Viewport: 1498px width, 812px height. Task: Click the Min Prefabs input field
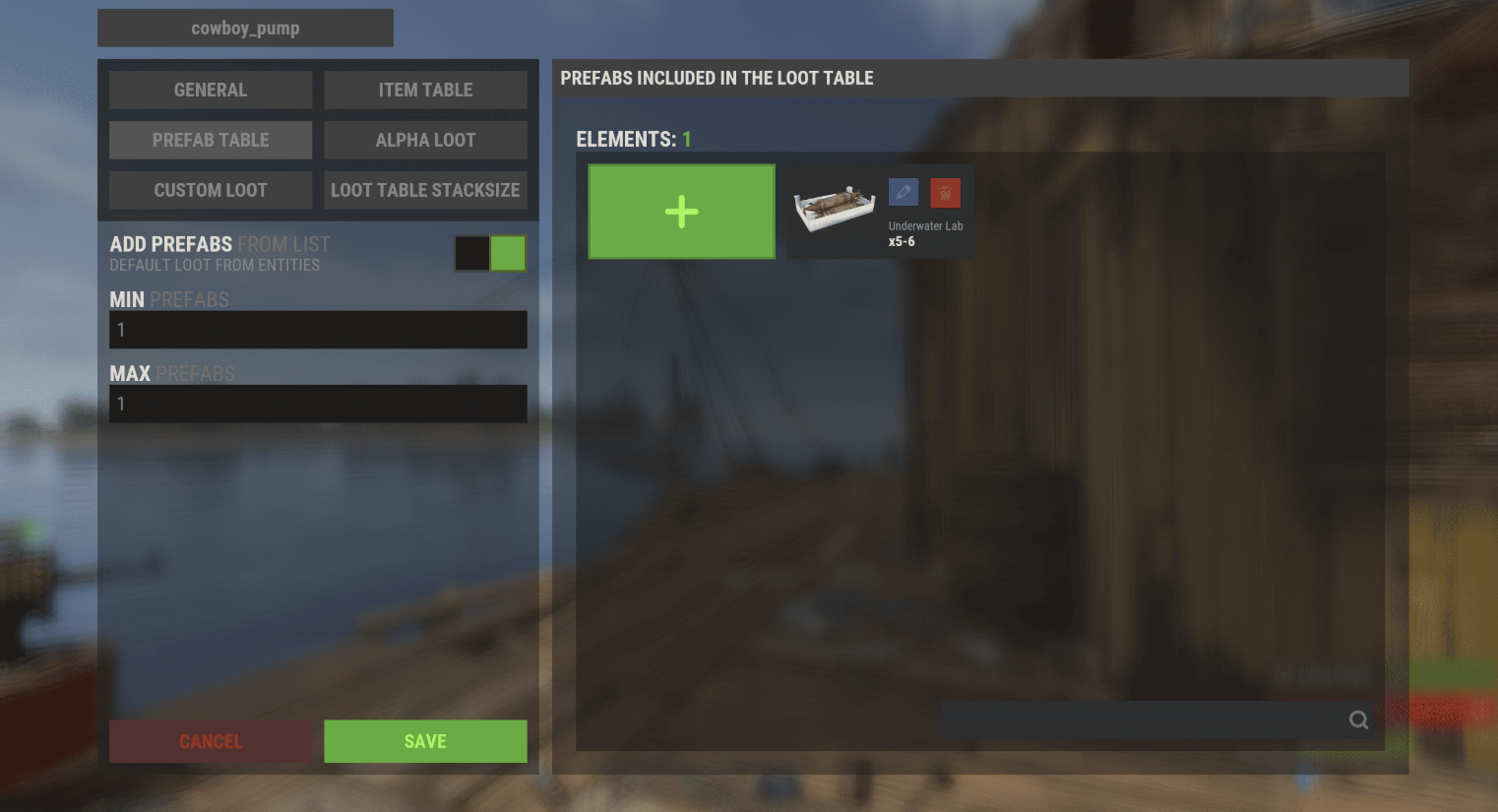[318, 330]
